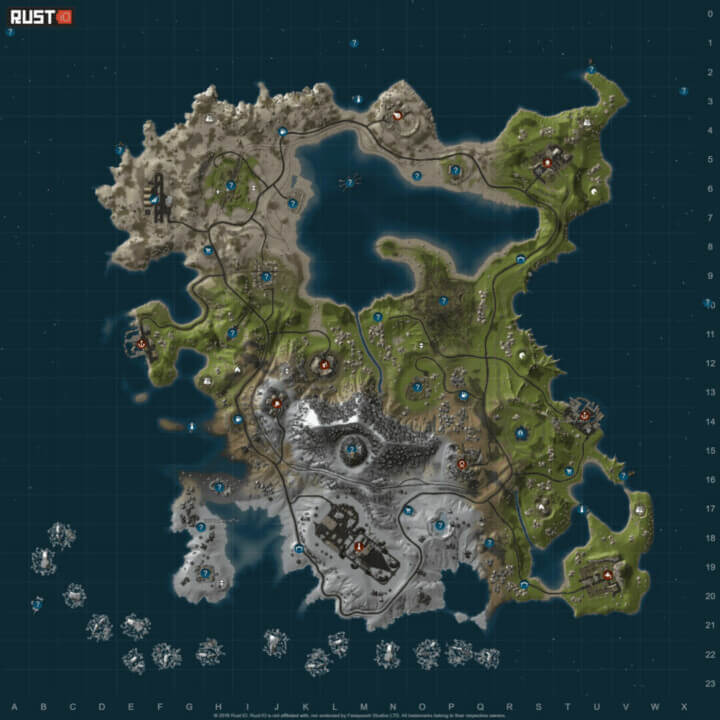This screenshot has width=720, height=720.
Task: Select the marker inside the snowy mountain crater
Action: click(350, 448)
